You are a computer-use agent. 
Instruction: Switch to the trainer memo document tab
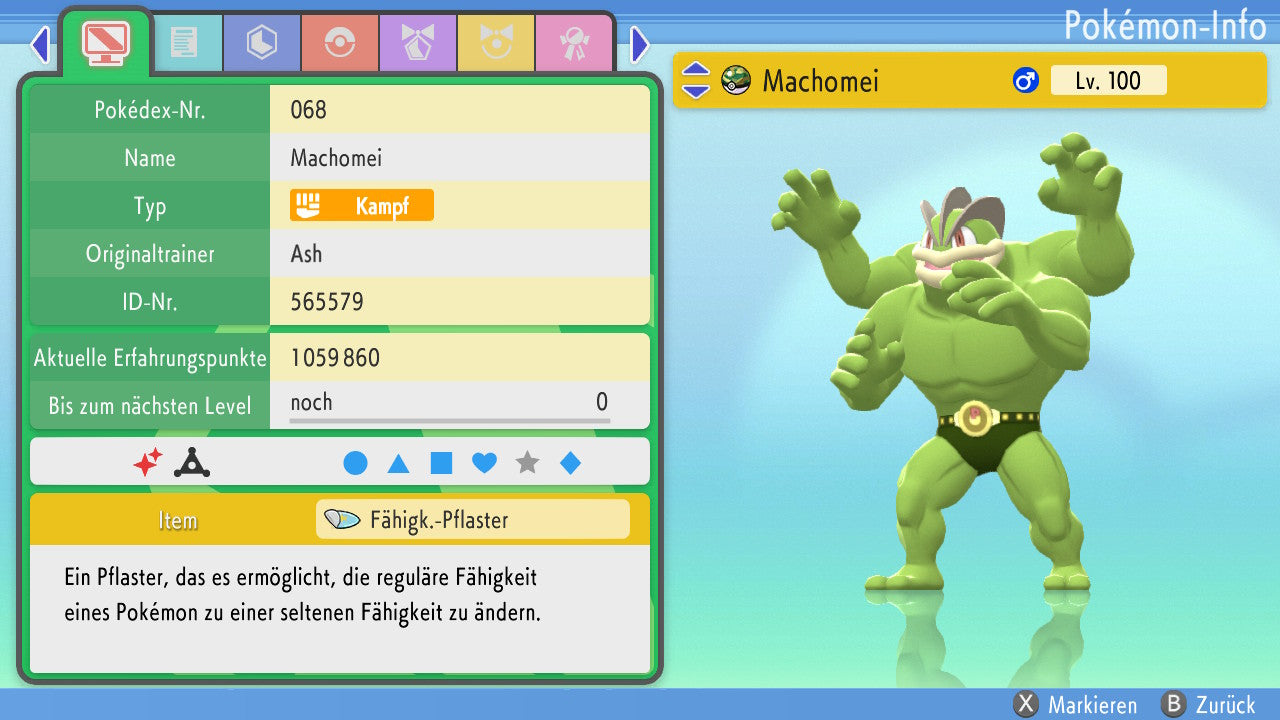[183, 43]
